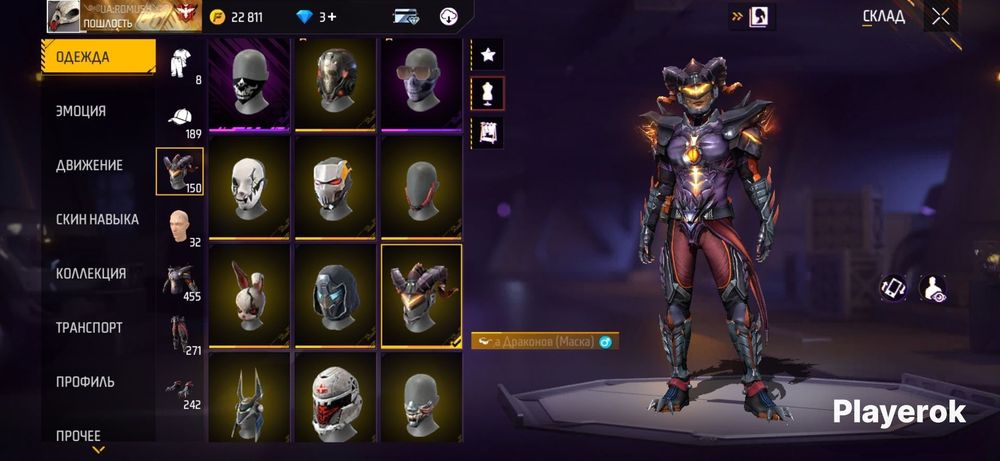Open the pants subcategory with 271 items

tap(180, 334)
